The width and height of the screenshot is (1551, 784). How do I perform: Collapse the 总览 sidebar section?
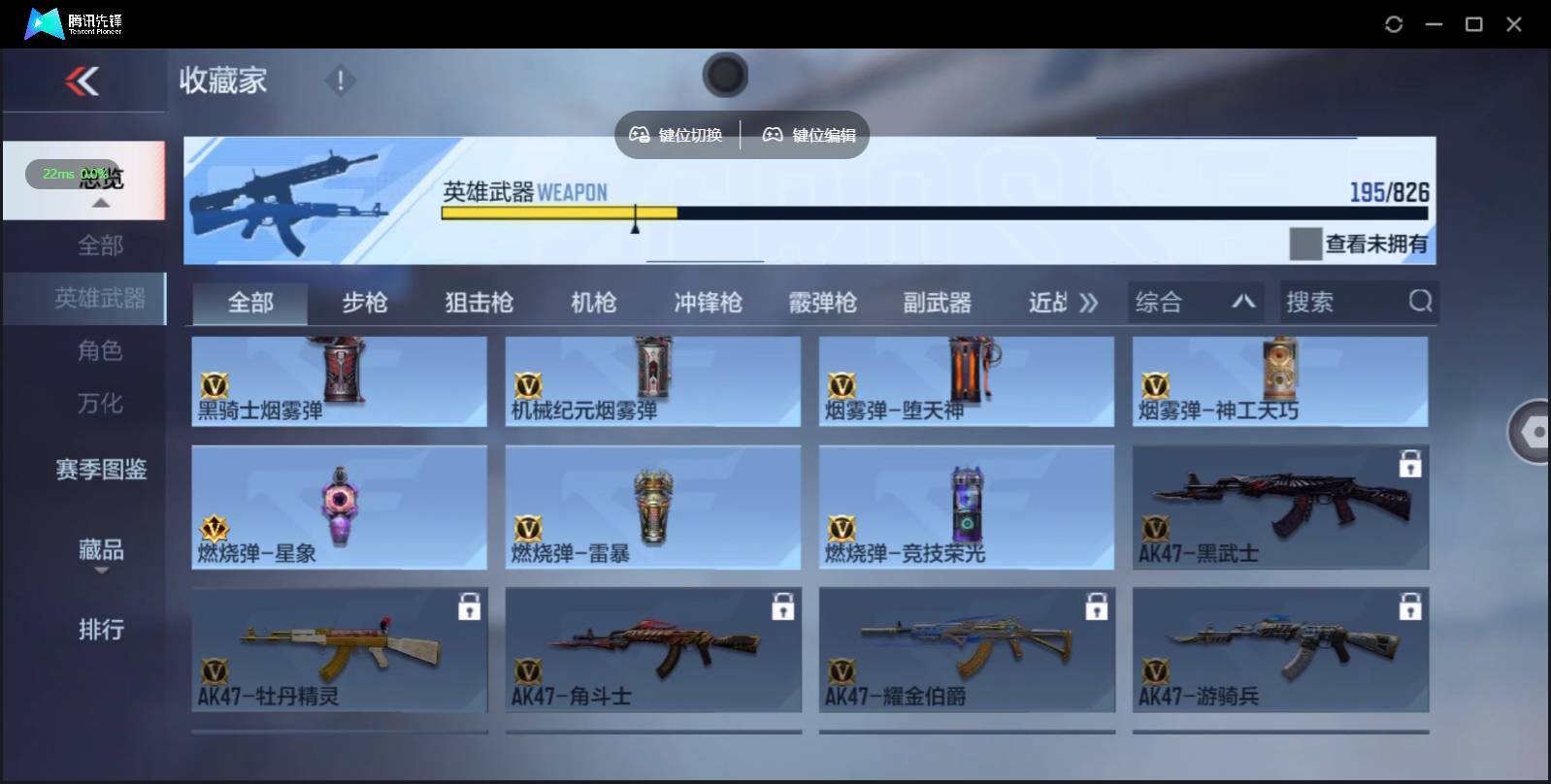pyautogui.click(x=100, y=204)
